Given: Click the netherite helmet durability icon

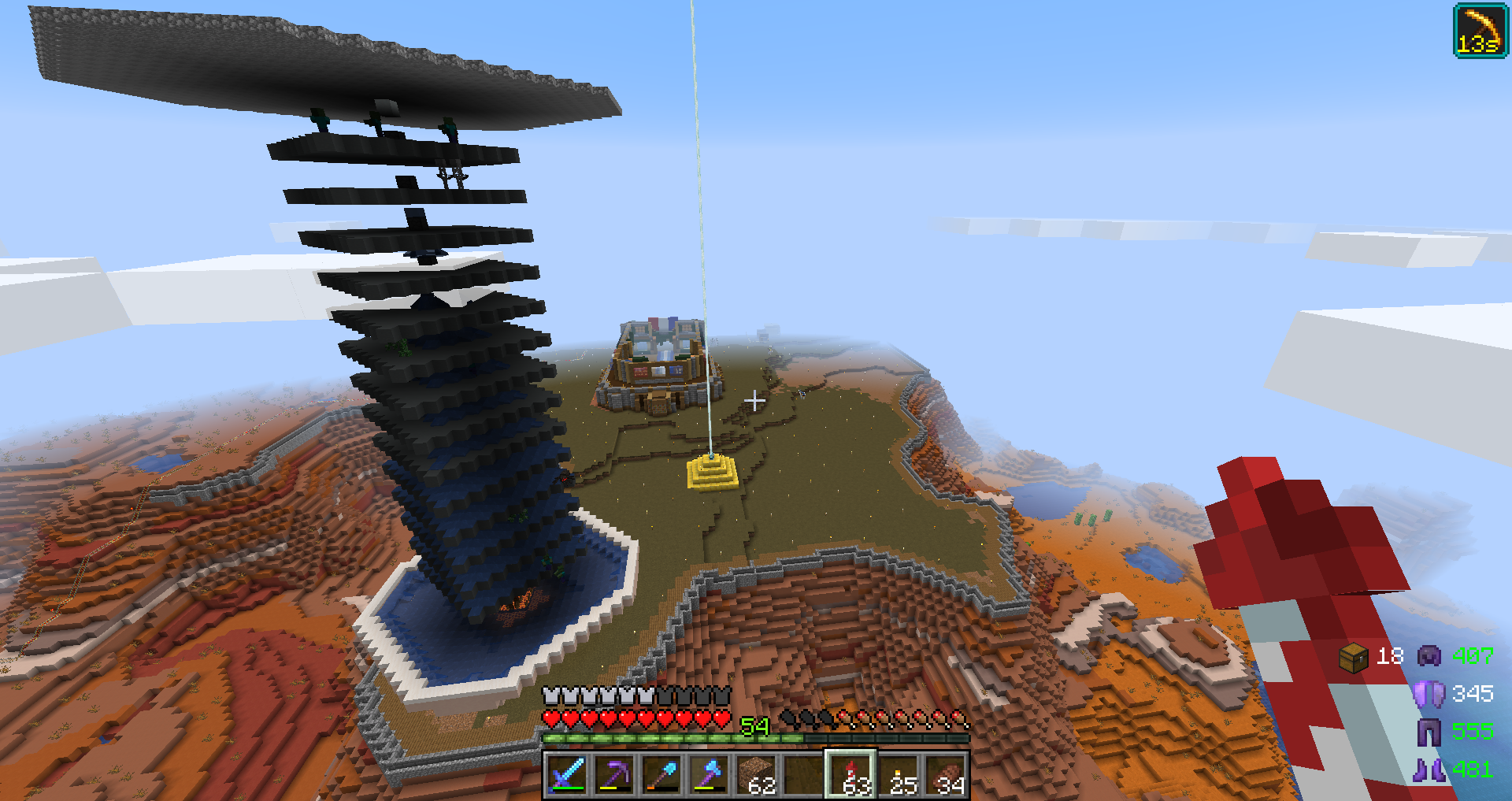Looking at the screenshot, I should (1429, 656).
